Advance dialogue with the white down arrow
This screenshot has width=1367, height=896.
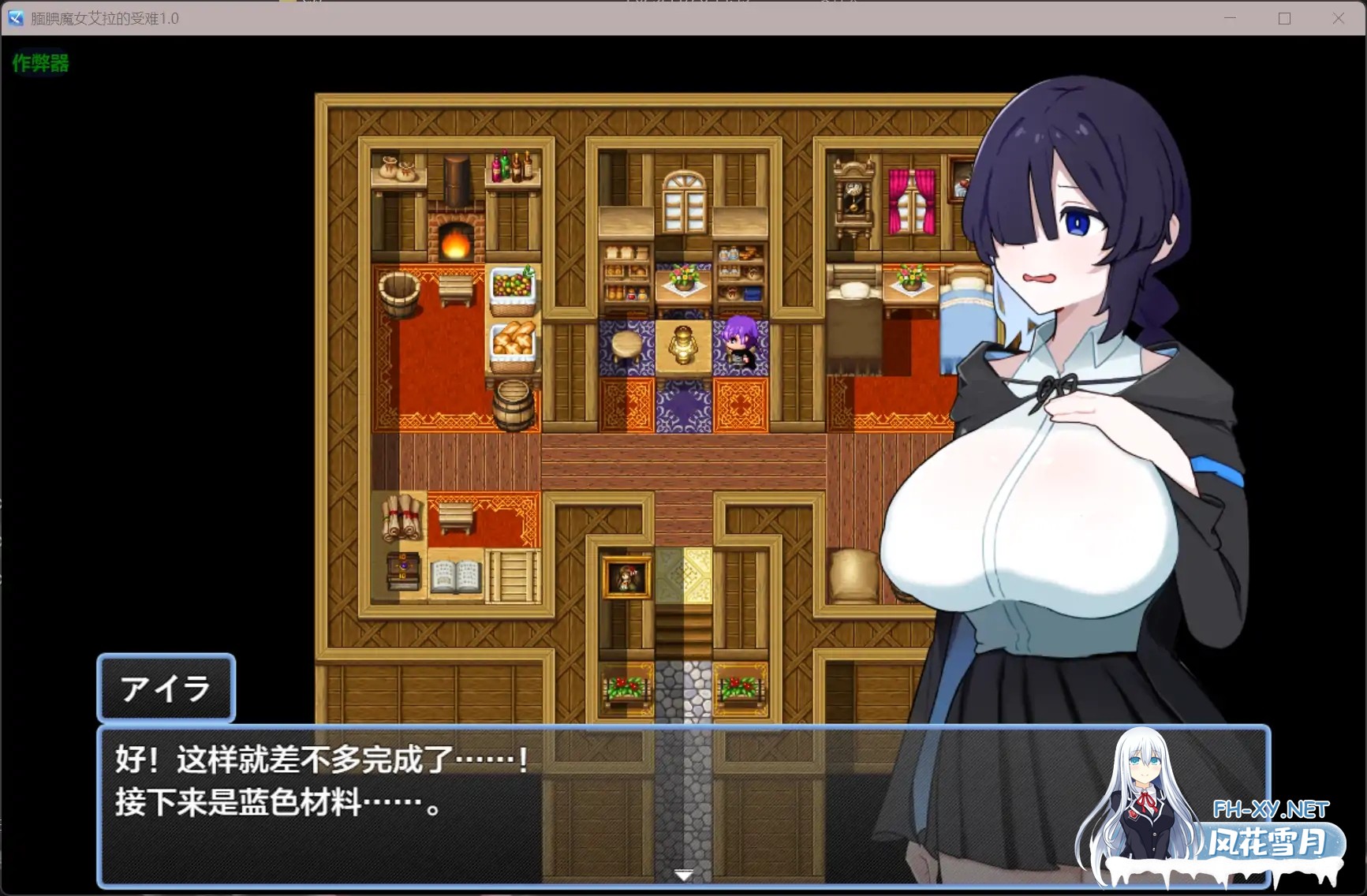tap(683, 875)
